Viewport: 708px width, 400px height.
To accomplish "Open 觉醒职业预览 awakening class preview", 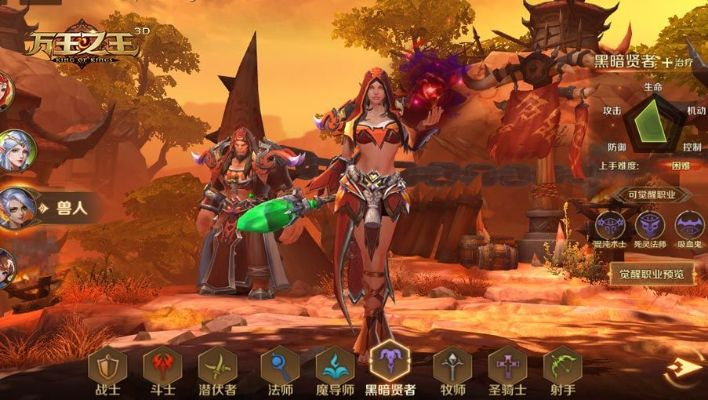I will point(651,273).
